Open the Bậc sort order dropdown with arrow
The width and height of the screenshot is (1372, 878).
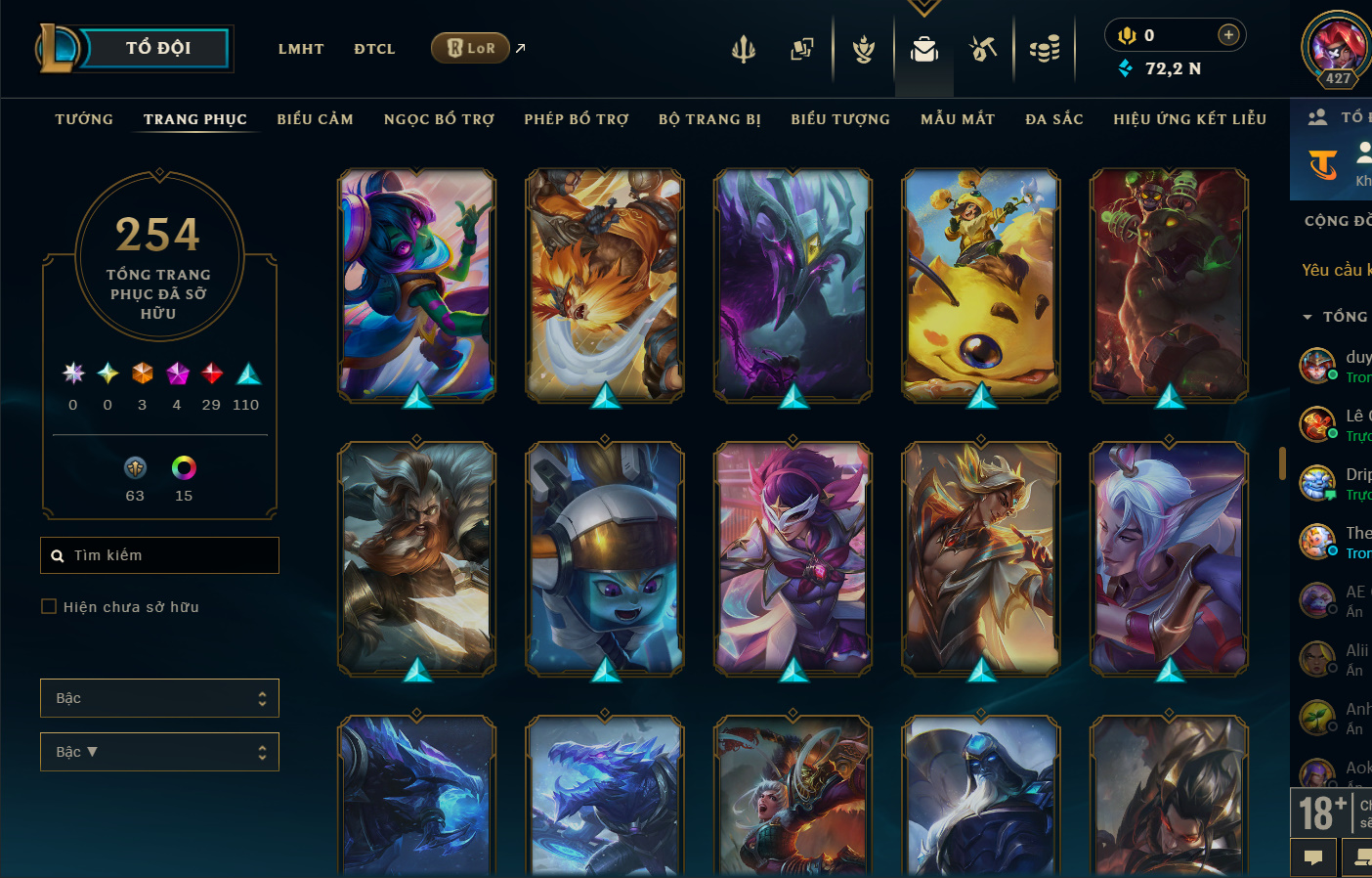[x=159, y=752]
